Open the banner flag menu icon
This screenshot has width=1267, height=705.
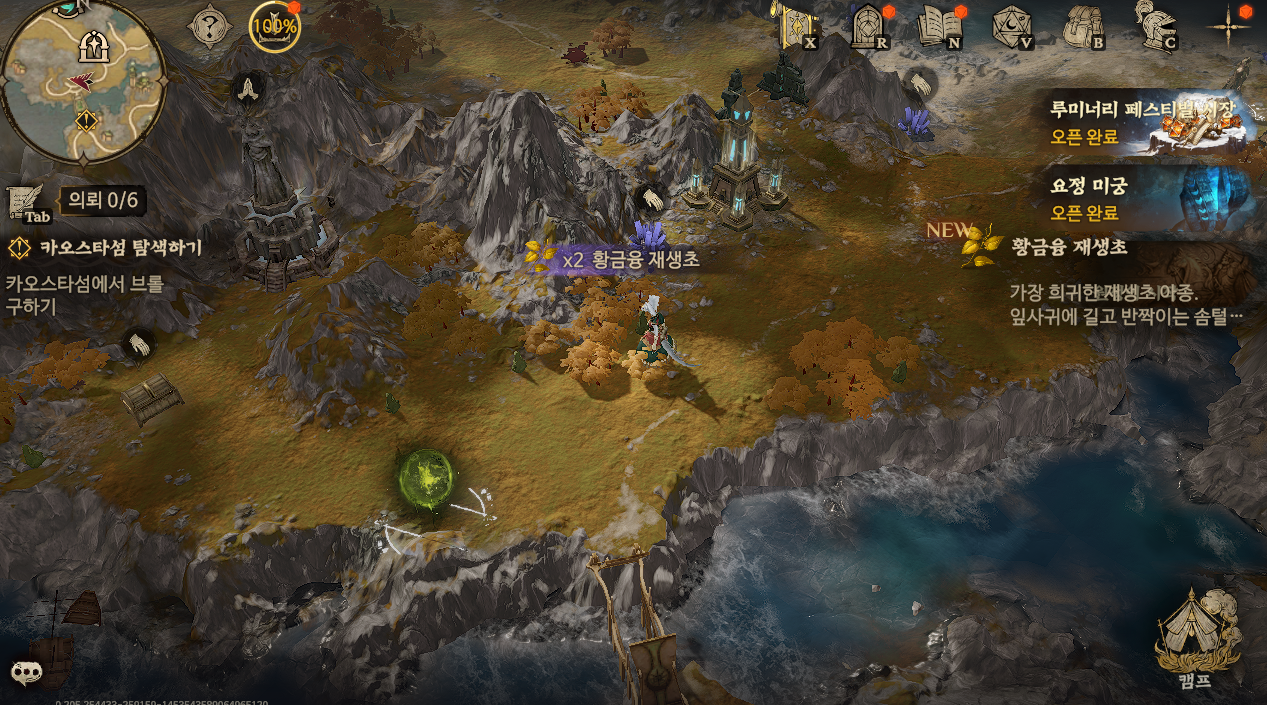(x=798, y=26)
